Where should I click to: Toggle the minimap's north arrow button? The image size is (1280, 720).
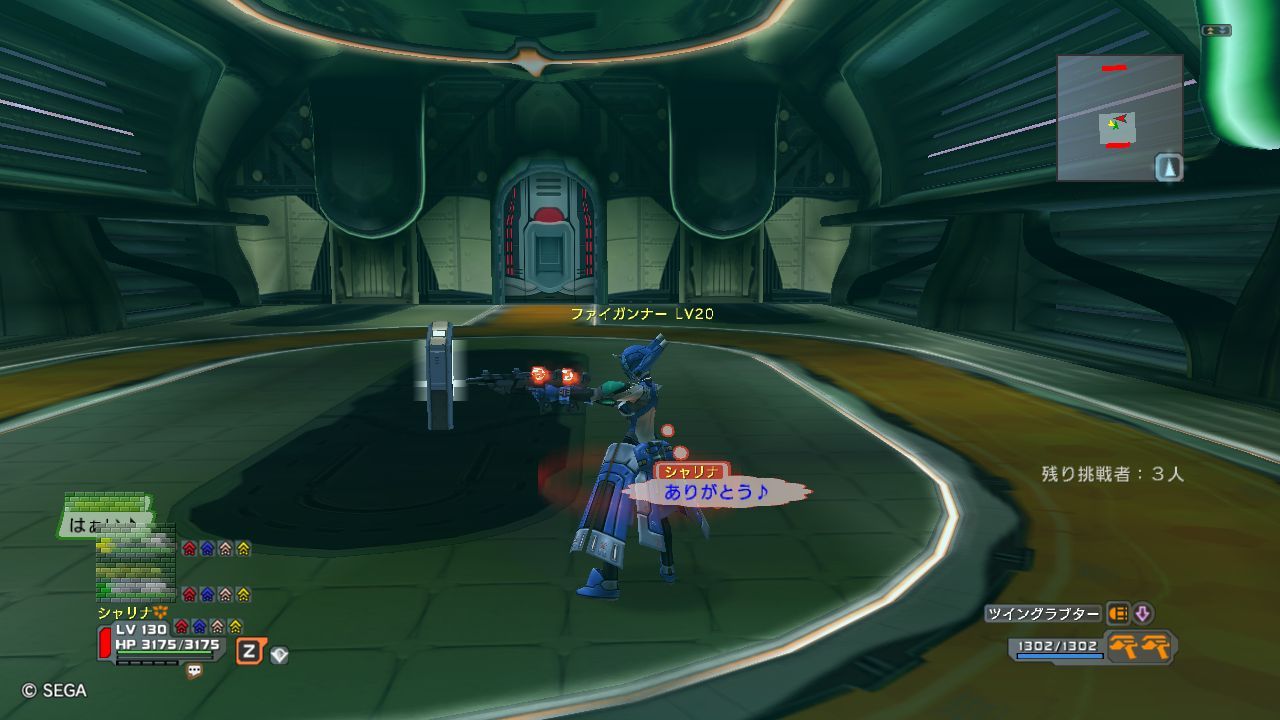tap(1169, 167)
